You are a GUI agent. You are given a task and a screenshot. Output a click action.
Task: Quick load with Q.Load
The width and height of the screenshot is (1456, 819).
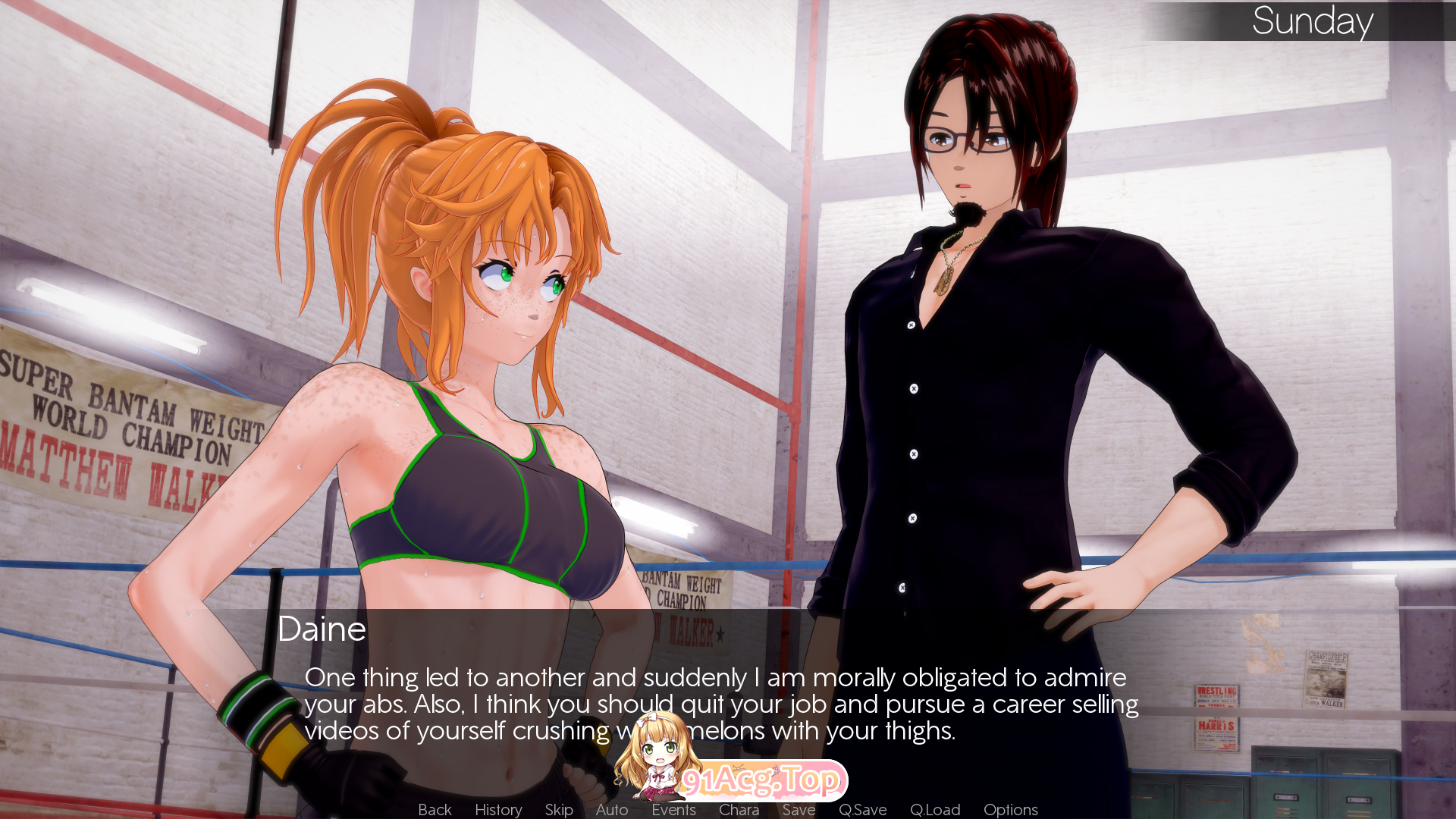pos(935,809)
